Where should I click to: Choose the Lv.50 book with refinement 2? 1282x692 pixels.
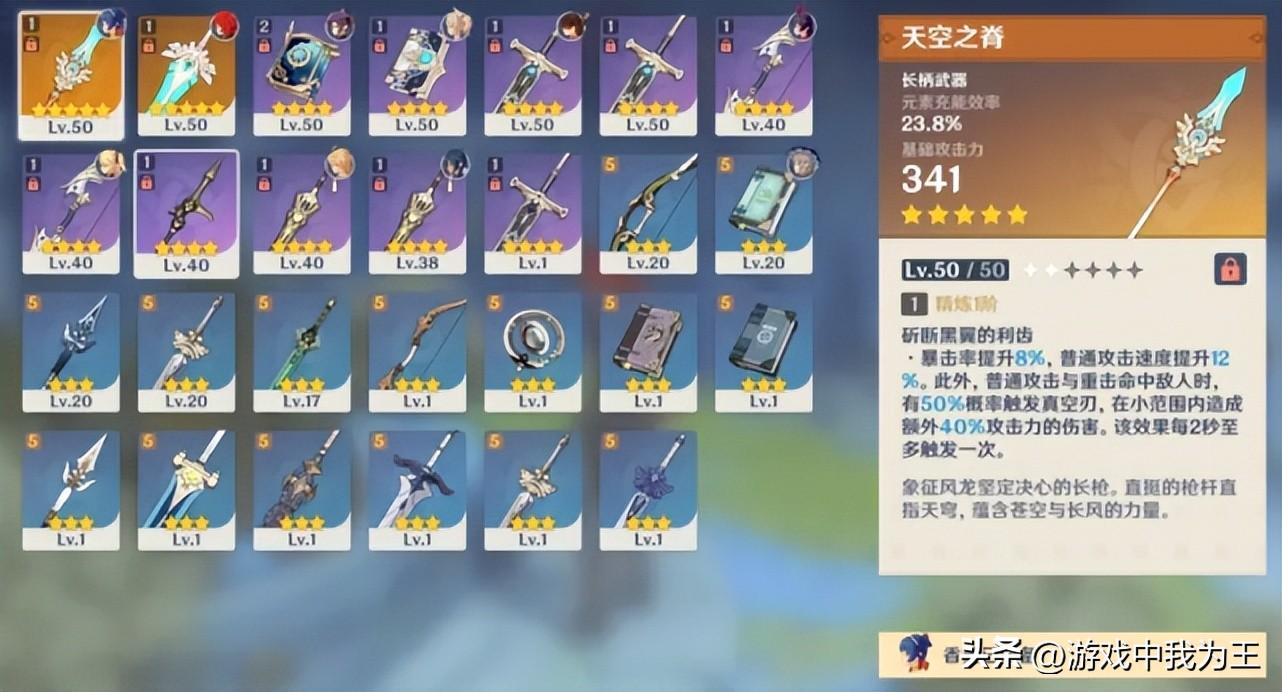[302, 73]
